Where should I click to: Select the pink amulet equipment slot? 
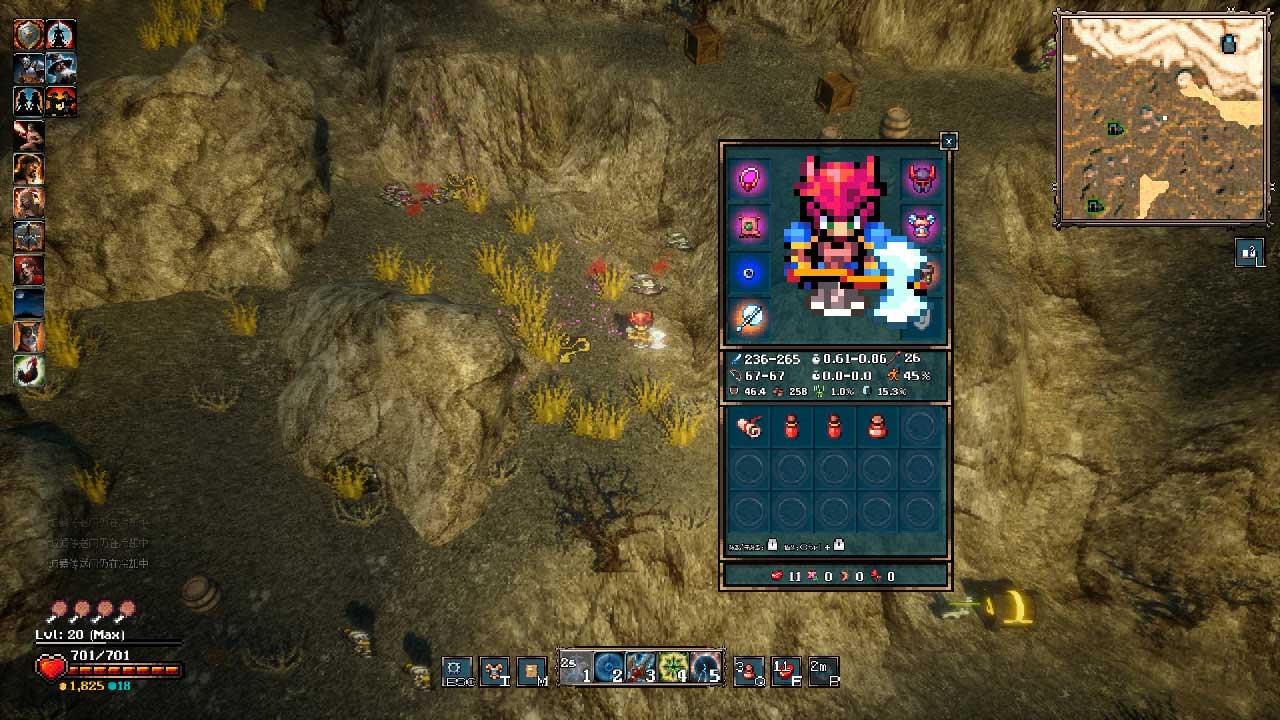750,180
